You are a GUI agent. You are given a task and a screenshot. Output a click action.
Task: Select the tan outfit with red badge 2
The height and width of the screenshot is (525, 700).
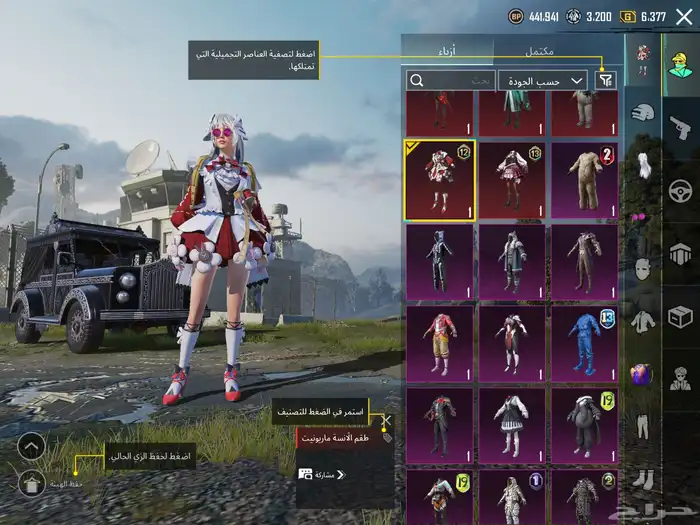point(584,179)
